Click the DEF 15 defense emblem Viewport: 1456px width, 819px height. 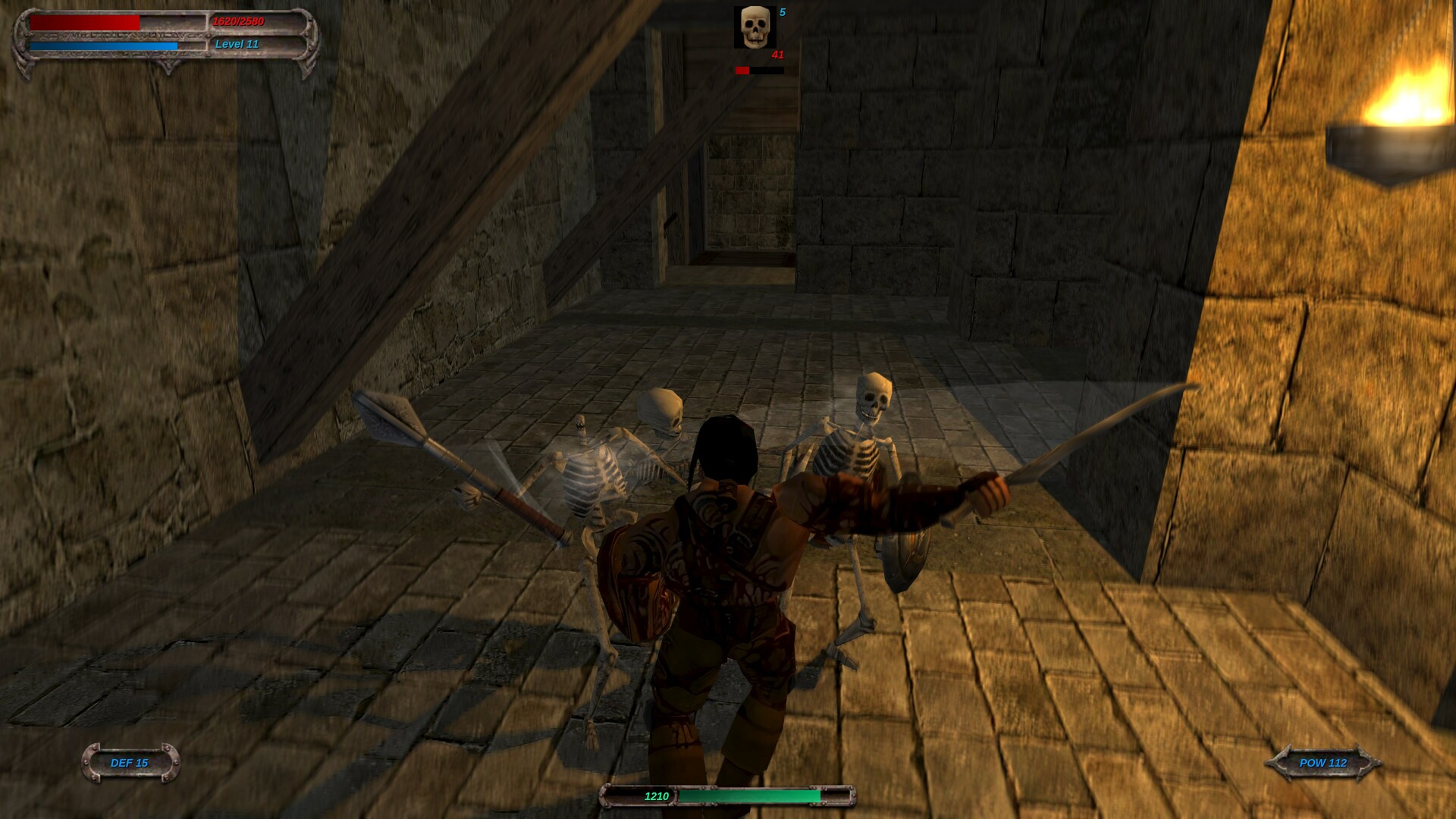coord(130,764)
